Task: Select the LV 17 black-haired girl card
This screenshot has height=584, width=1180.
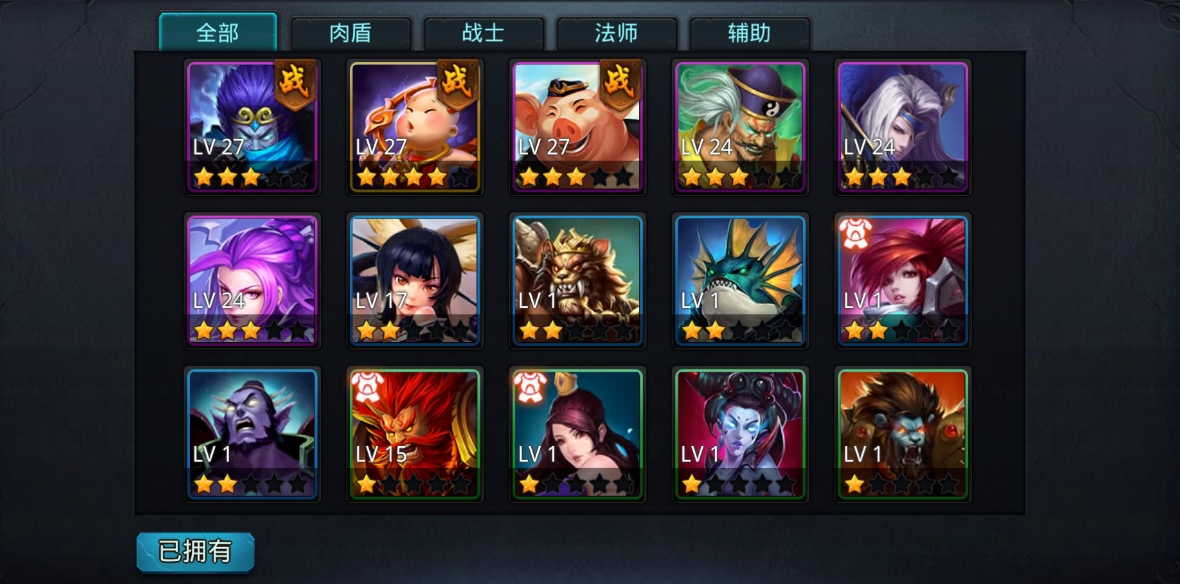Action: pos(415,280)
